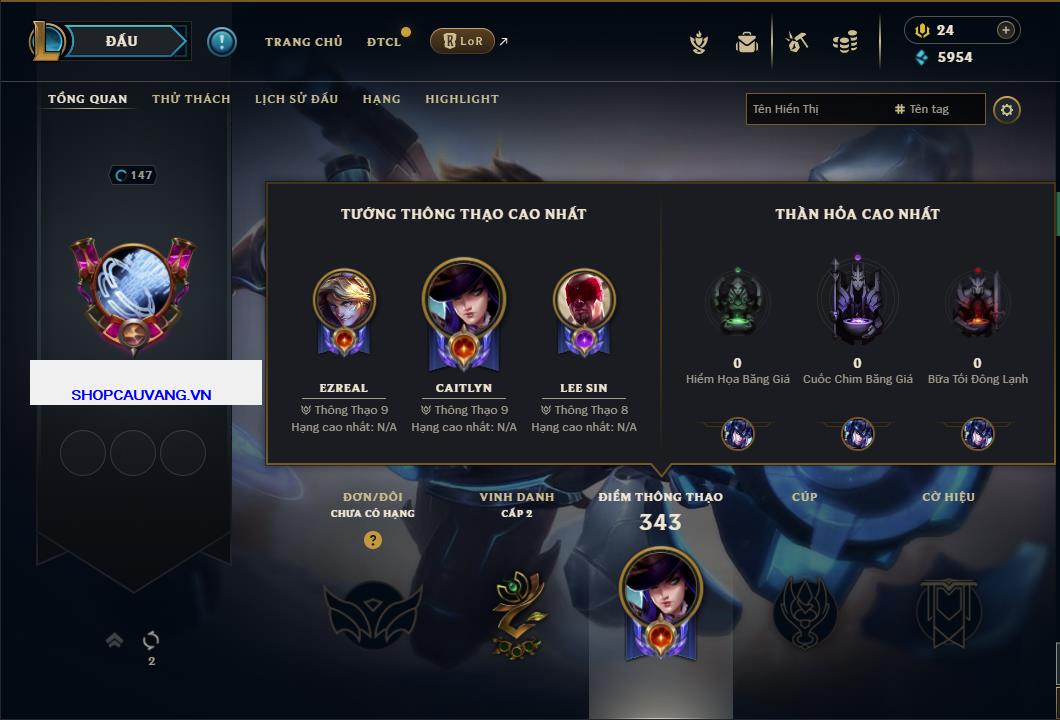
Task: Go to the ĐTCL game mode
Action: point(384,42)
